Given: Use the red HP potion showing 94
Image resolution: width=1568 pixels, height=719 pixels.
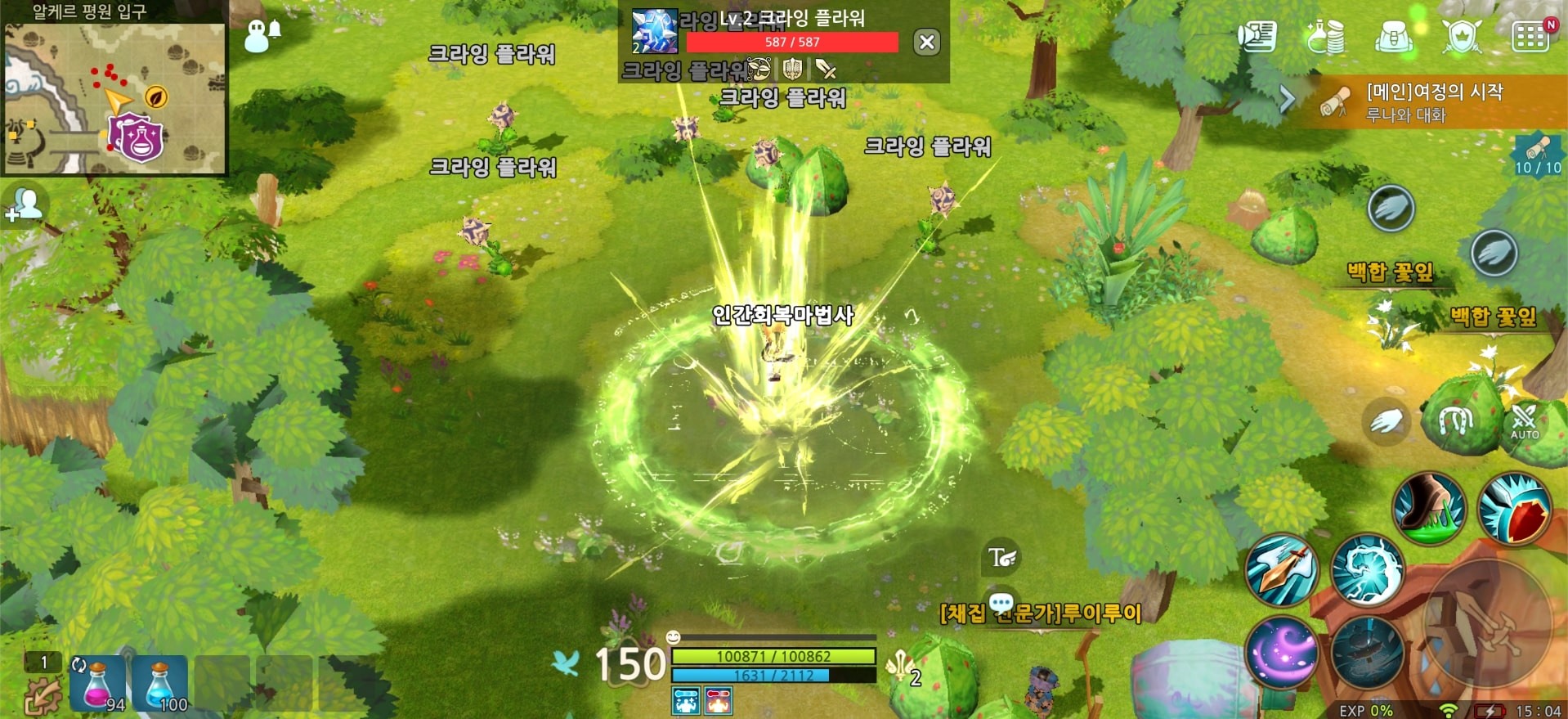Looking at the screenshot, I should (98, 683).
